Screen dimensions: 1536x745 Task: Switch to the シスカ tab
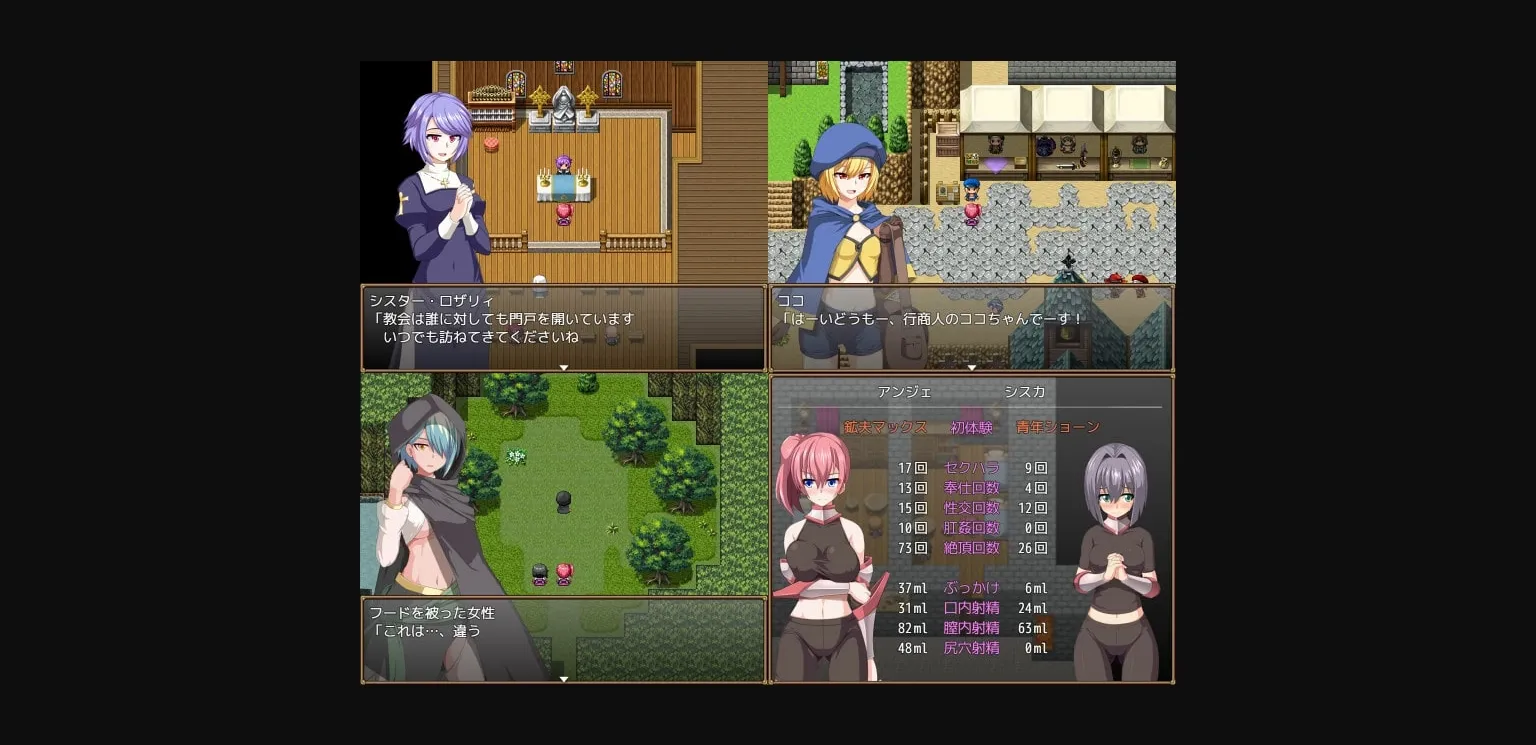click(1024, 392)
